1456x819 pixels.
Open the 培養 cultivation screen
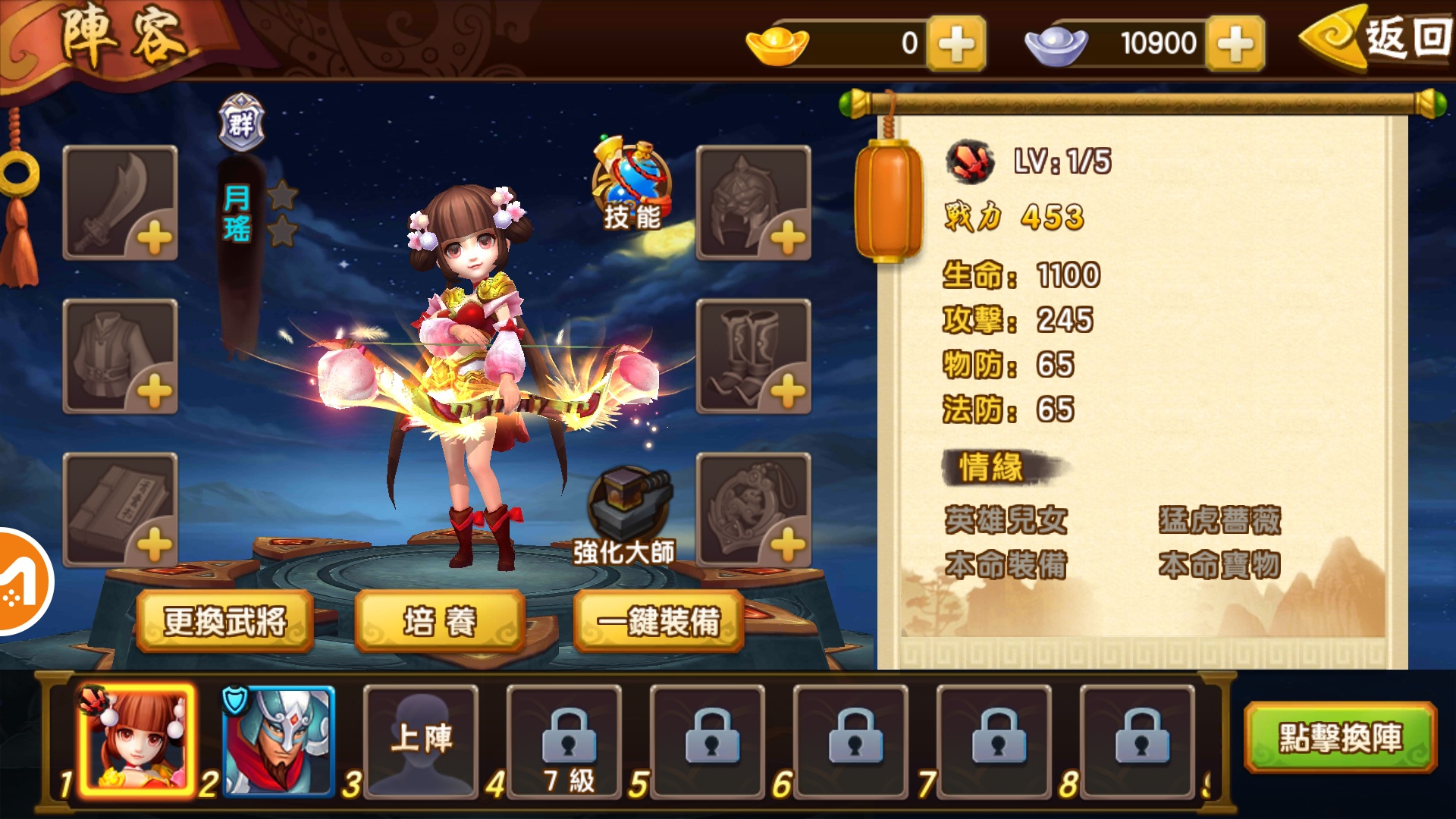(x=438, y=620)
